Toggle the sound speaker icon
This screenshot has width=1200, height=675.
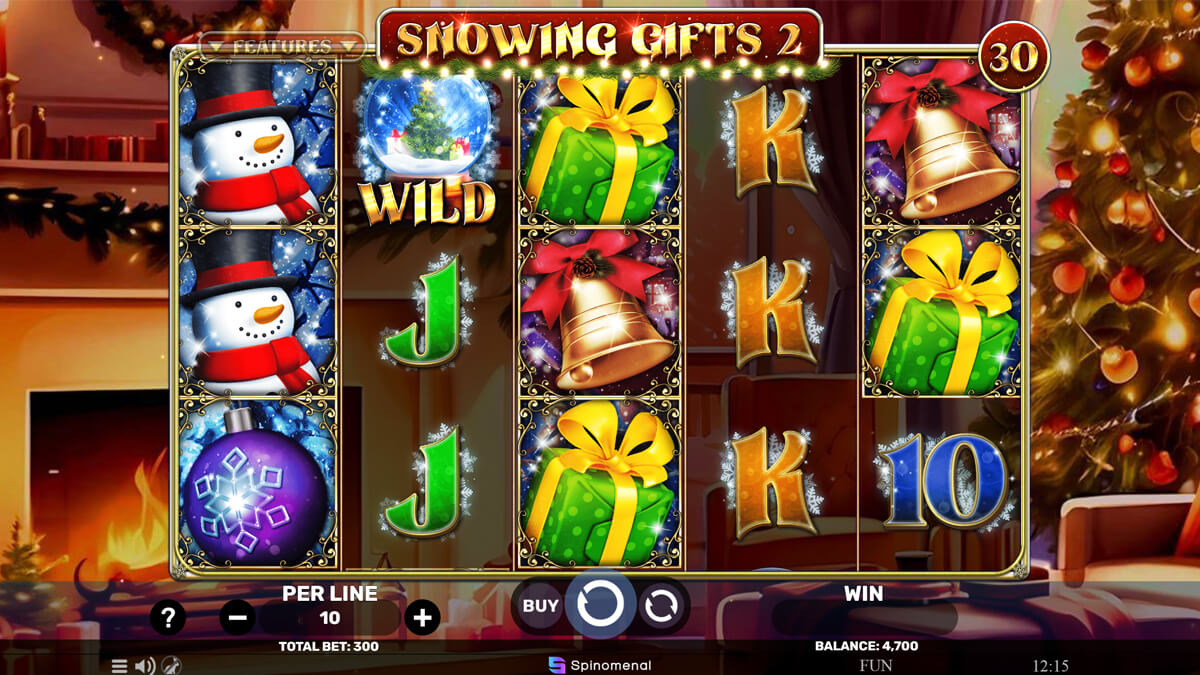(145, 666)
